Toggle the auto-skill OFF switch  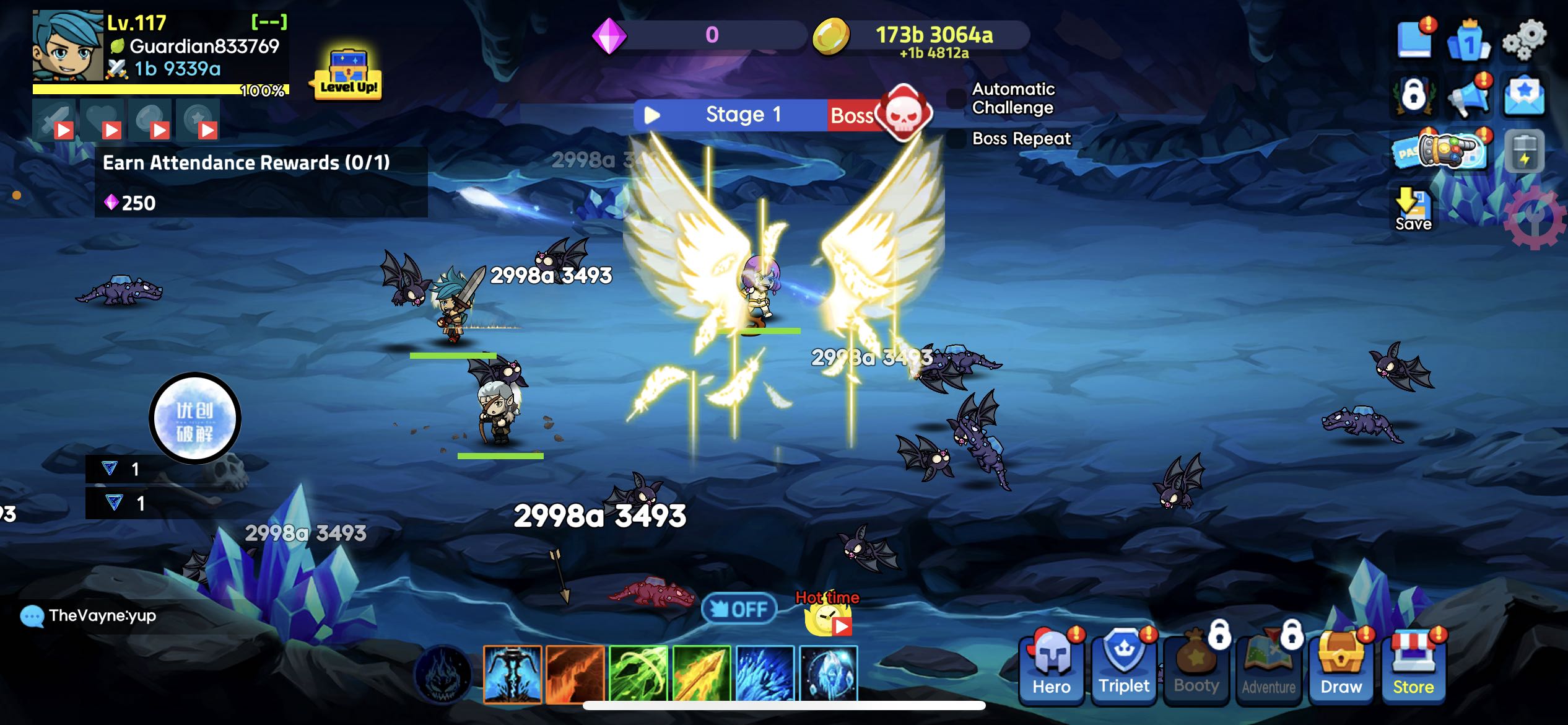(x=739, y=609)
